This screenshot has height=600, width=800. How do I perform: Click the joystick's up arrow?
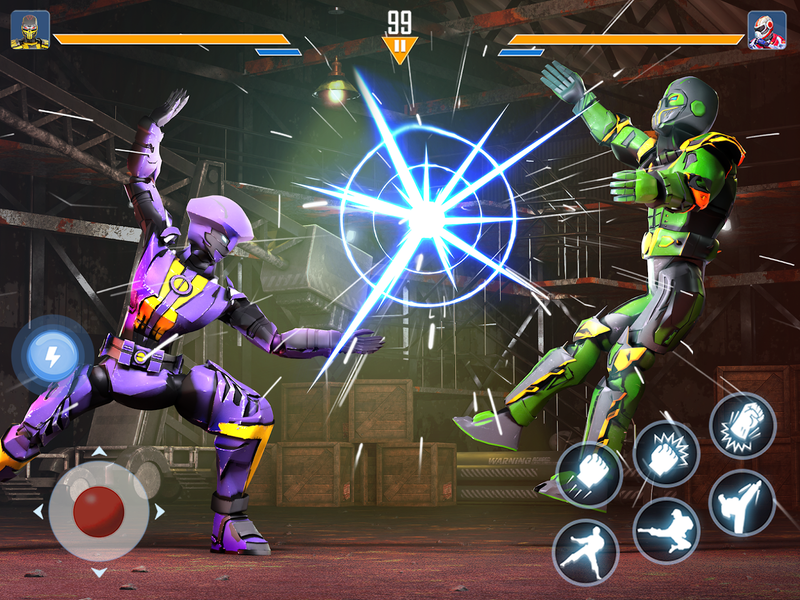(98, 451)
